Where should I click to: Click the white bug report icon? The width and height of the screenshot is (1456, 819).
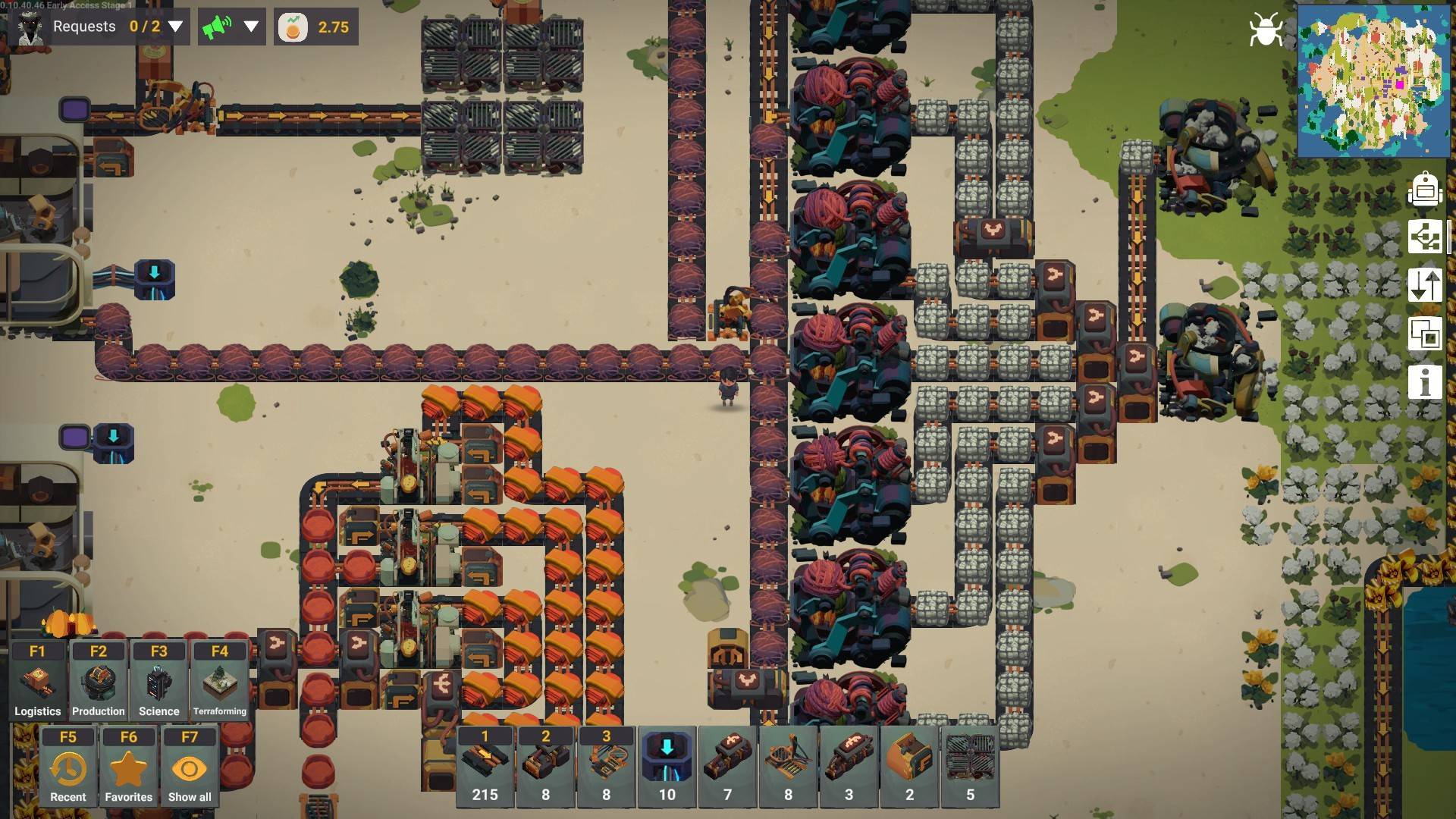(1266, 30)
